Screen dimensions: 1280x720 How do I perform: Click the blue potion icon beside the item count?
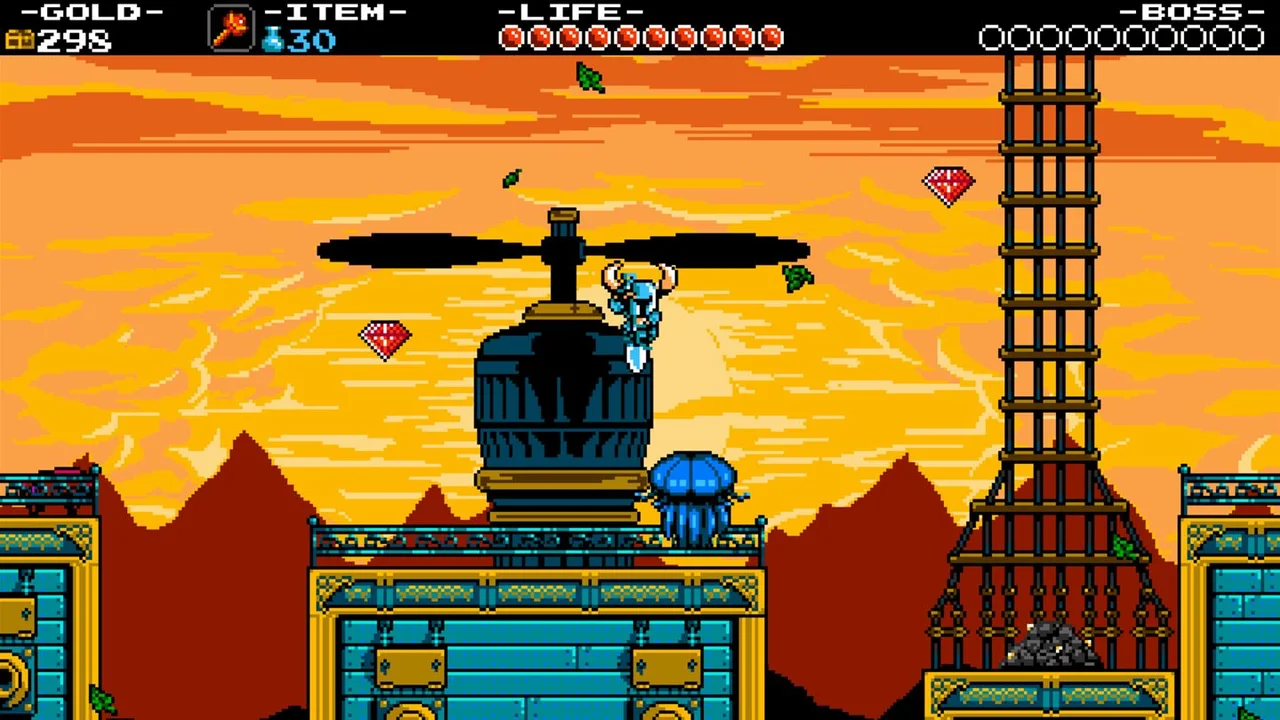click(x=272, y=40)
